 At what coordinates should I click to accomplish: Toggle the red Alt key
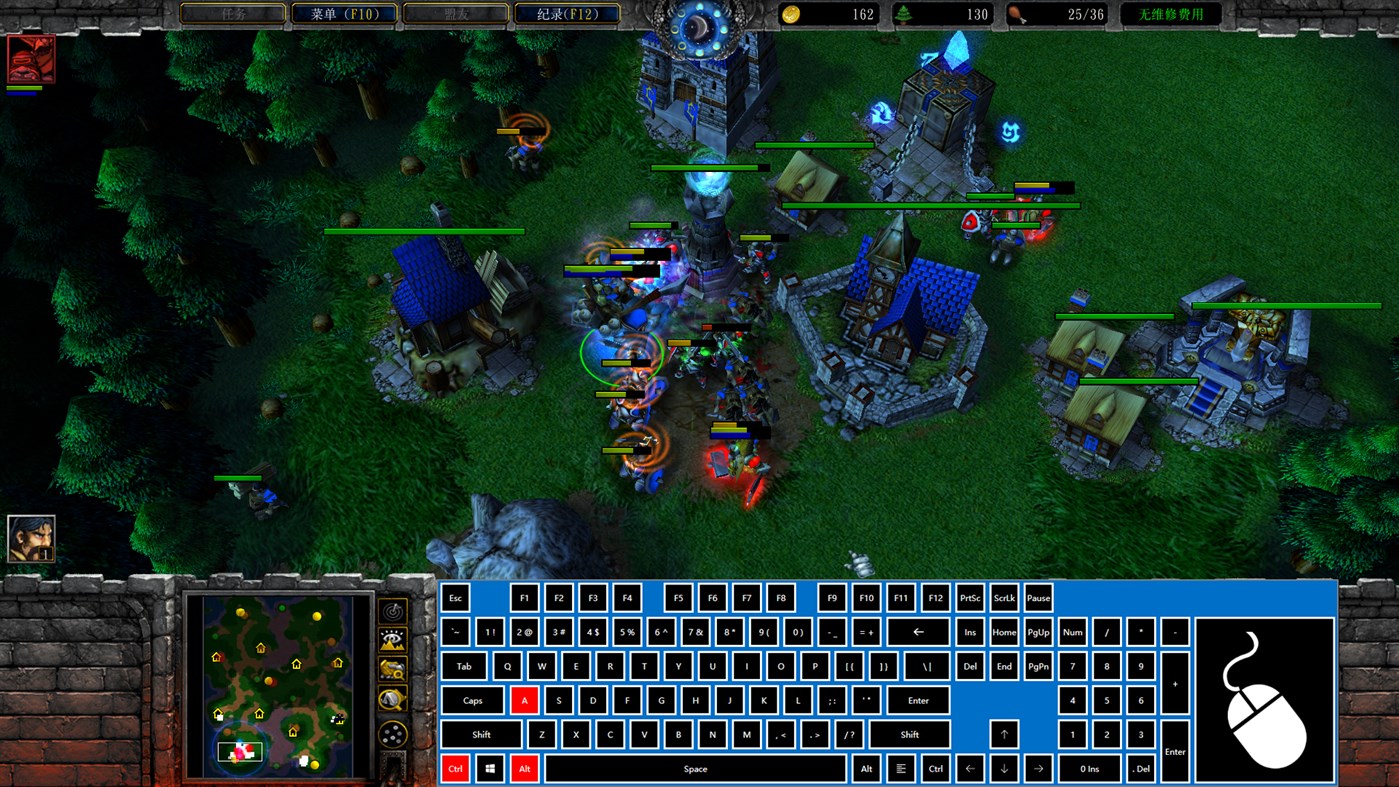[524, 768]
